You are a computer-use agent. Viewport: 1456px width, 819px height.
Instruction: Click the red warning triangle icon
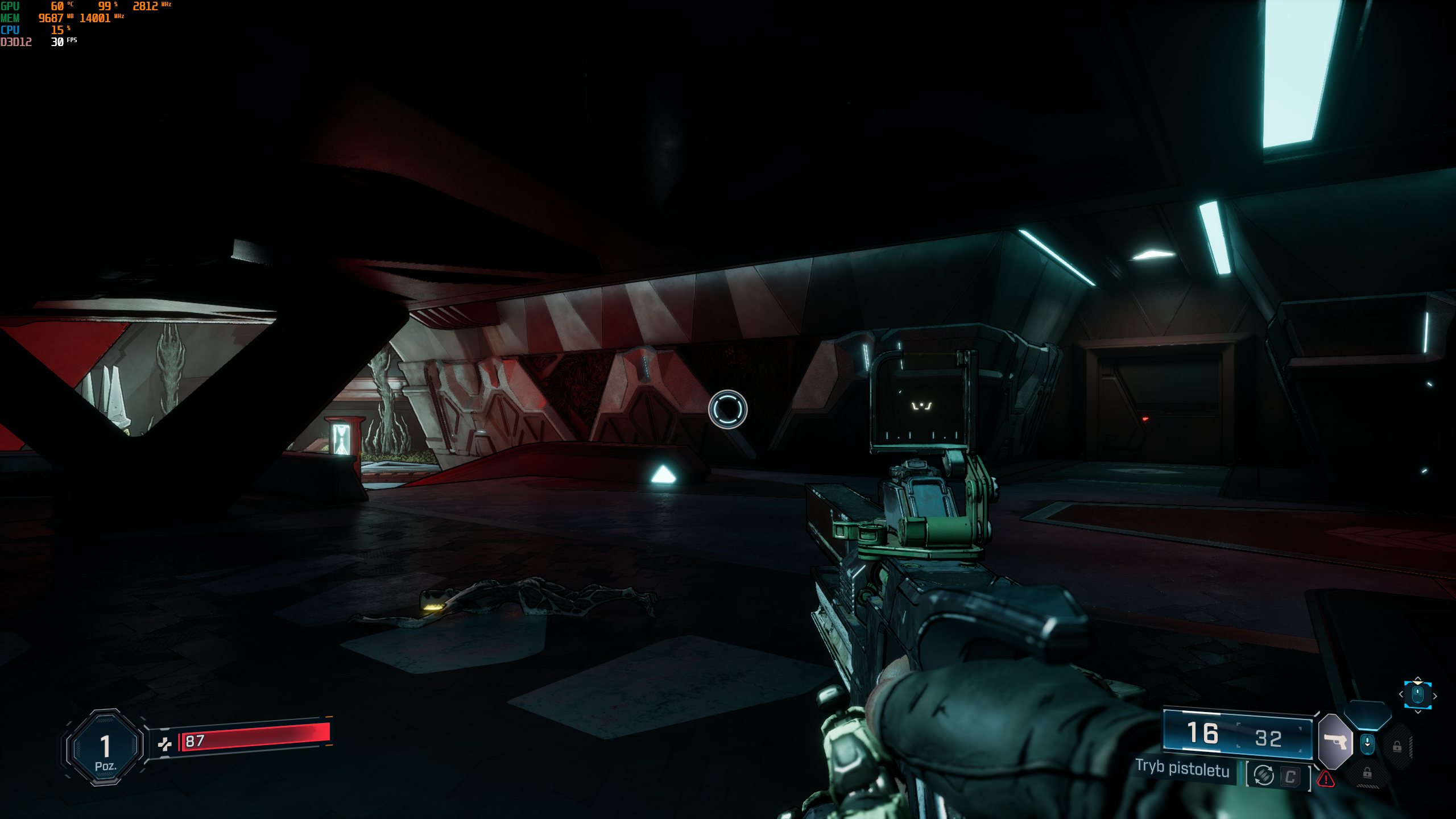point(1326,779)
